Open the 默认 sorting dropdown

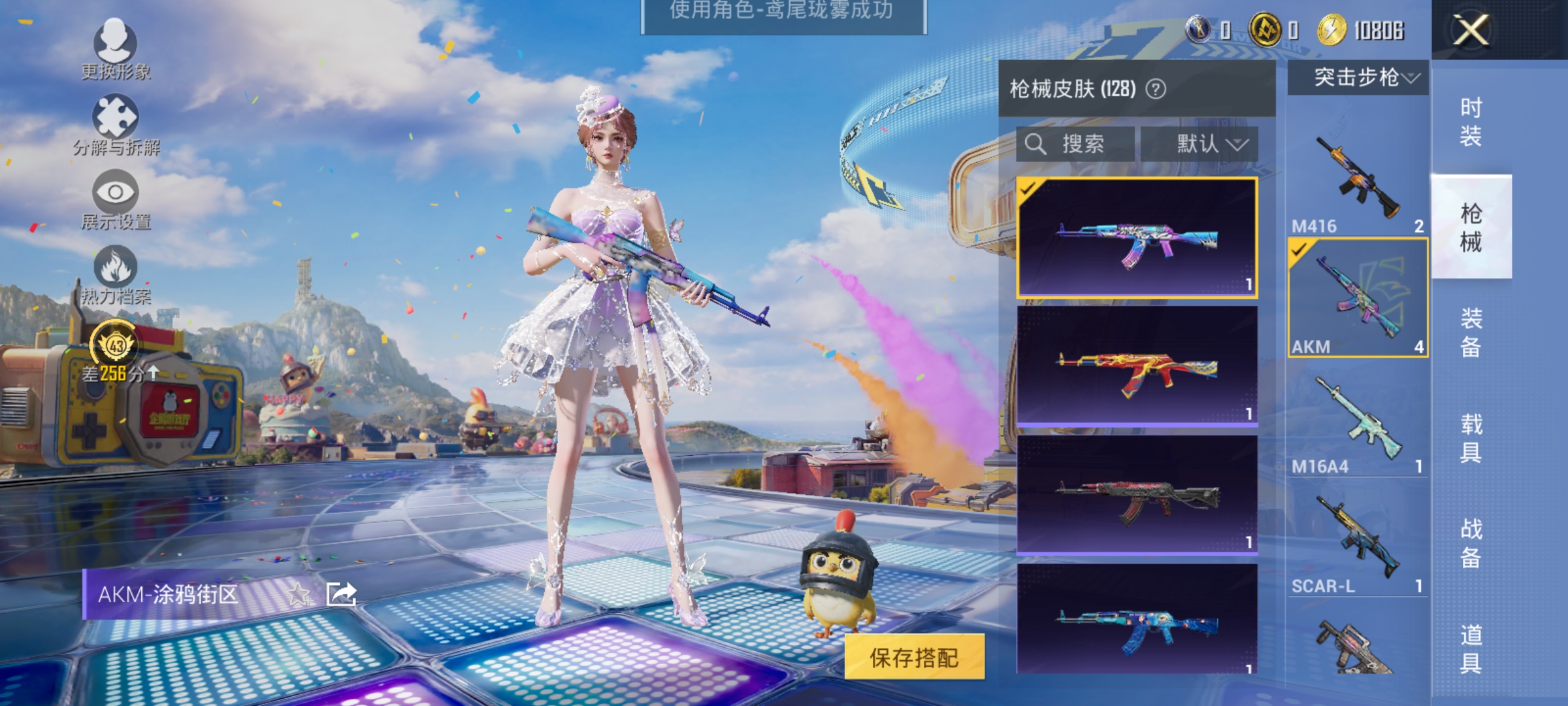click(x=1209, y=144)
